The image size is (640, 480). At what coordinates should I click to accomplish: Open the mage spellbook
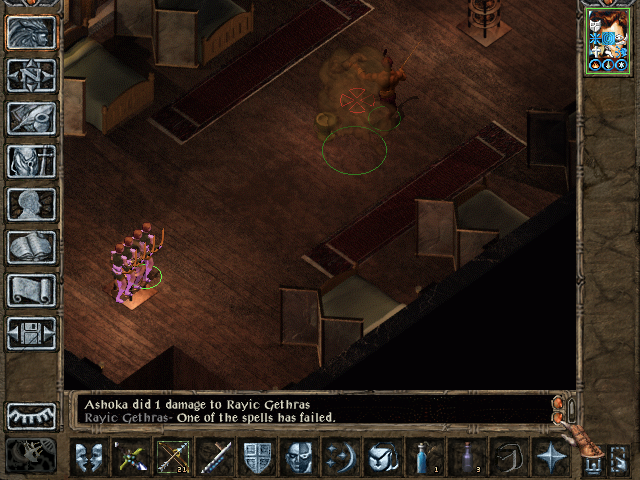[31, 247]
